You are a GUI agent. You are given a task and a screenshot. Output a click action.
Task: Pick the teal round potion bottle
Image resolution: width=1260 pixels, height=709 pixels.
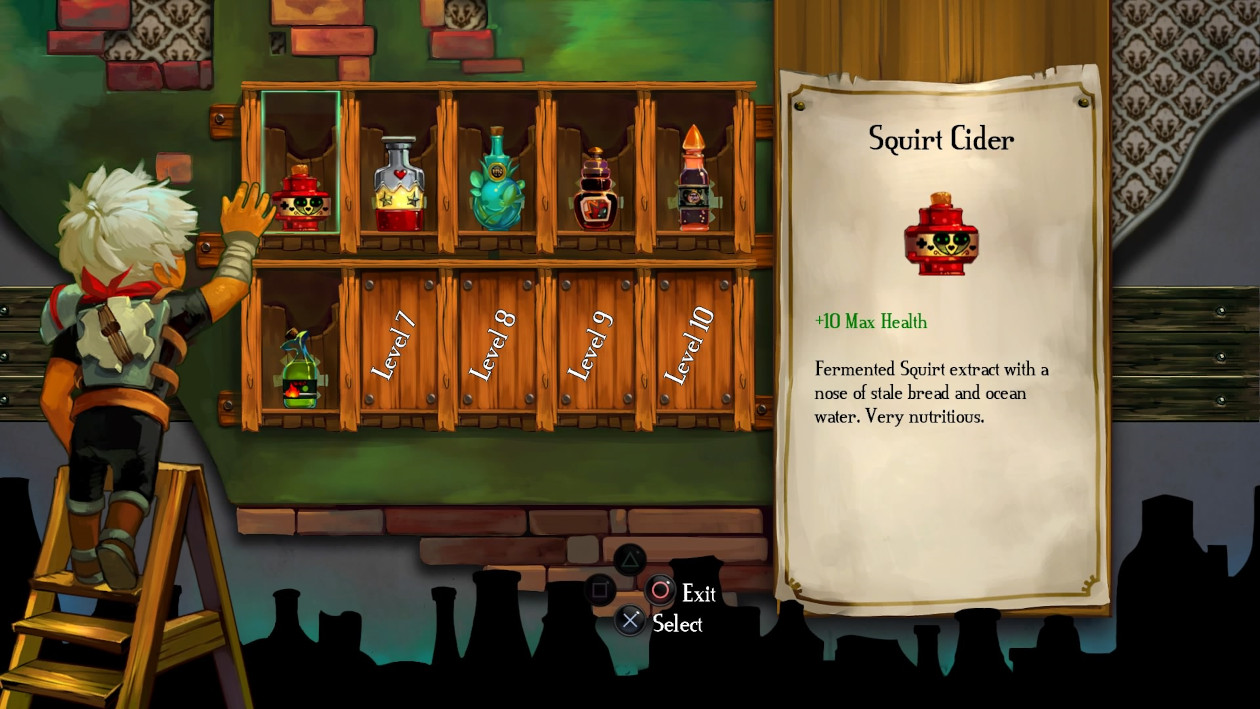[497, 182]
